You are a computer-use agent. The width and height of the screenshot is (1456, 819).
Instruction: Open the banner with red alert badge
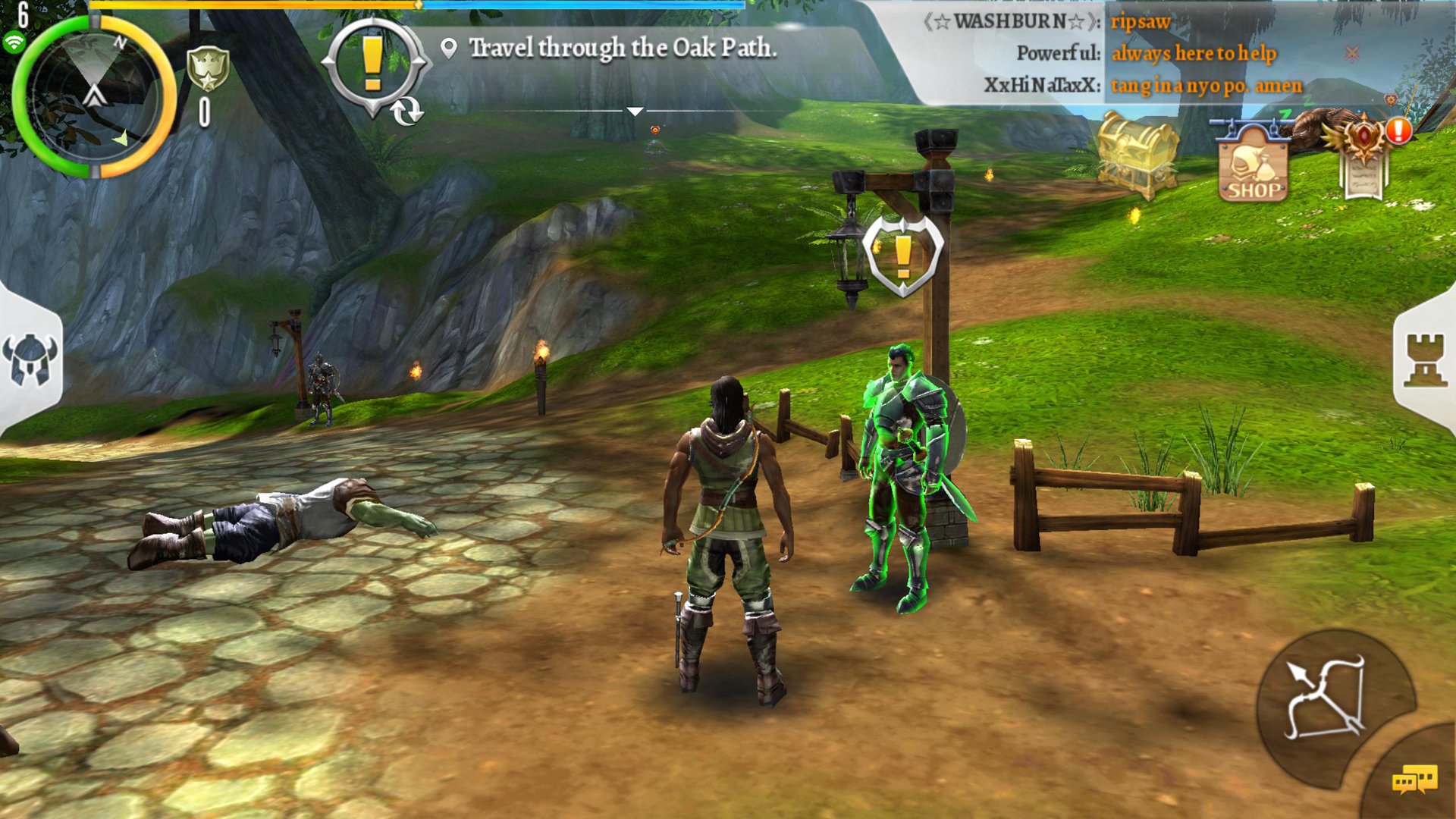pos(1365,155)
